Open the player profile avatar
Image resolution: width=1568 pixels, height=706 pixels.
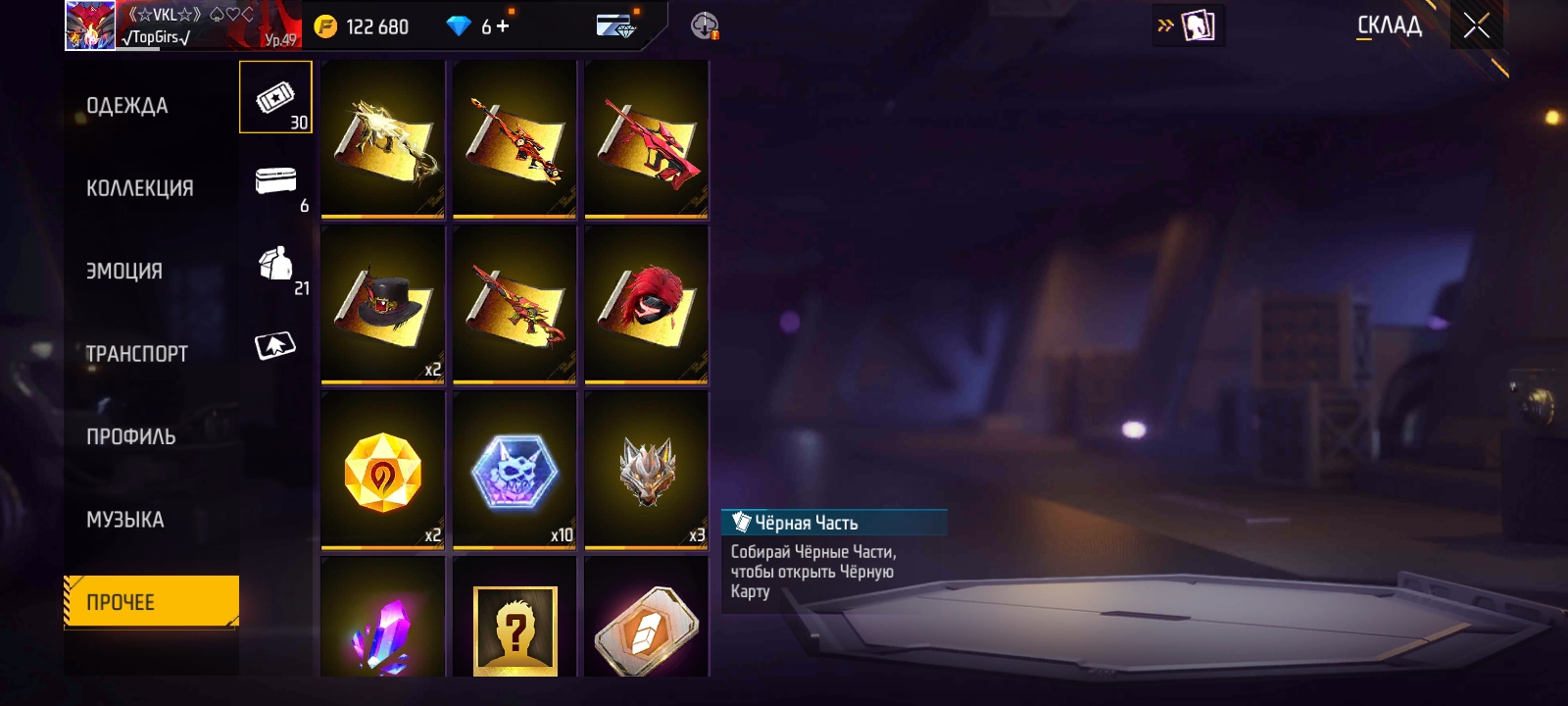90,25
